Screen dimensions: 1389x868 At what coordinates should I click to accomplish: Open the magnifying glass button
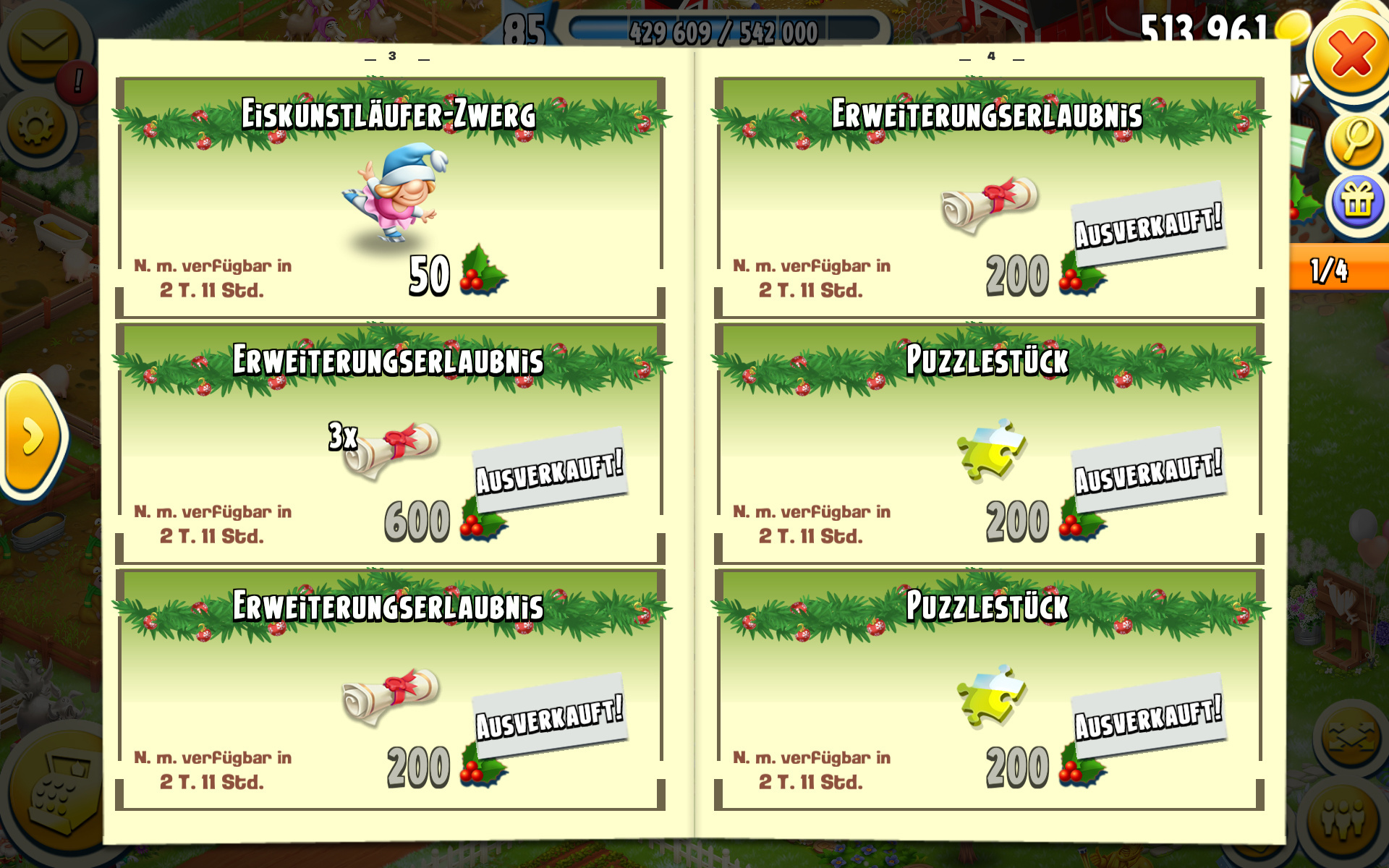[1357, 140]
